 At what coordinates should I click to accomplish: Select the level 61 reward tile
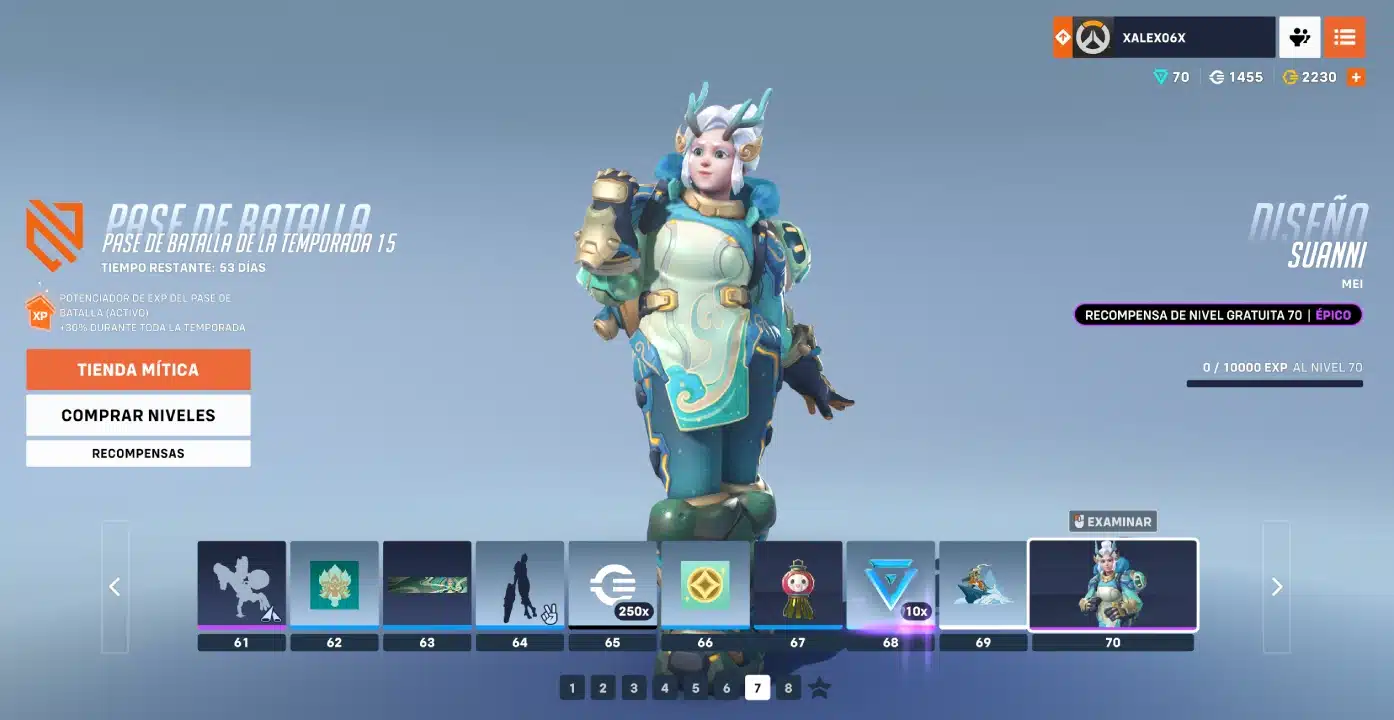coord(241,585)
